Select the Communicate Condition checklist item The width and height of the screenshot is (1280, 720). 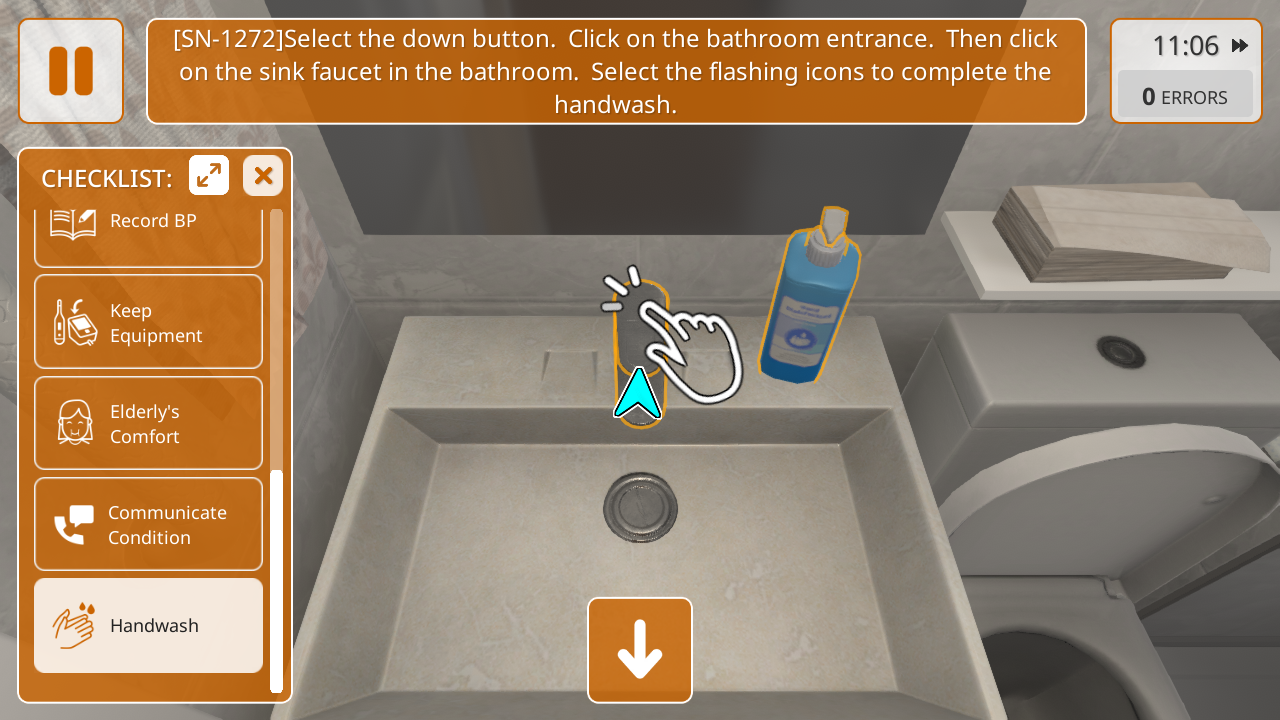click(149, 525)
